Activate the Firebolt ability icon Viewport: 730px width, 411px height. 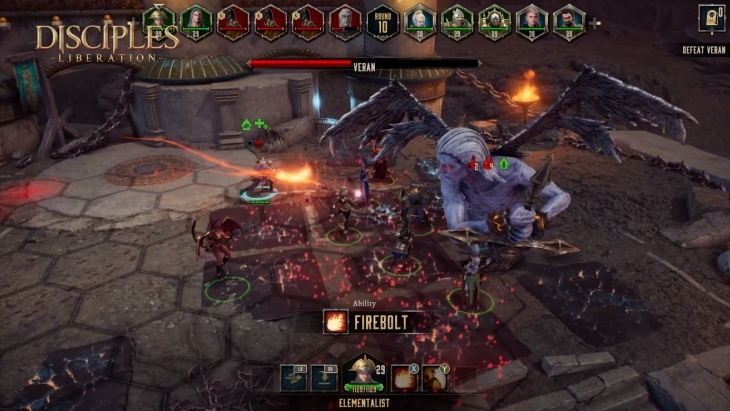(x=405, y=377)
